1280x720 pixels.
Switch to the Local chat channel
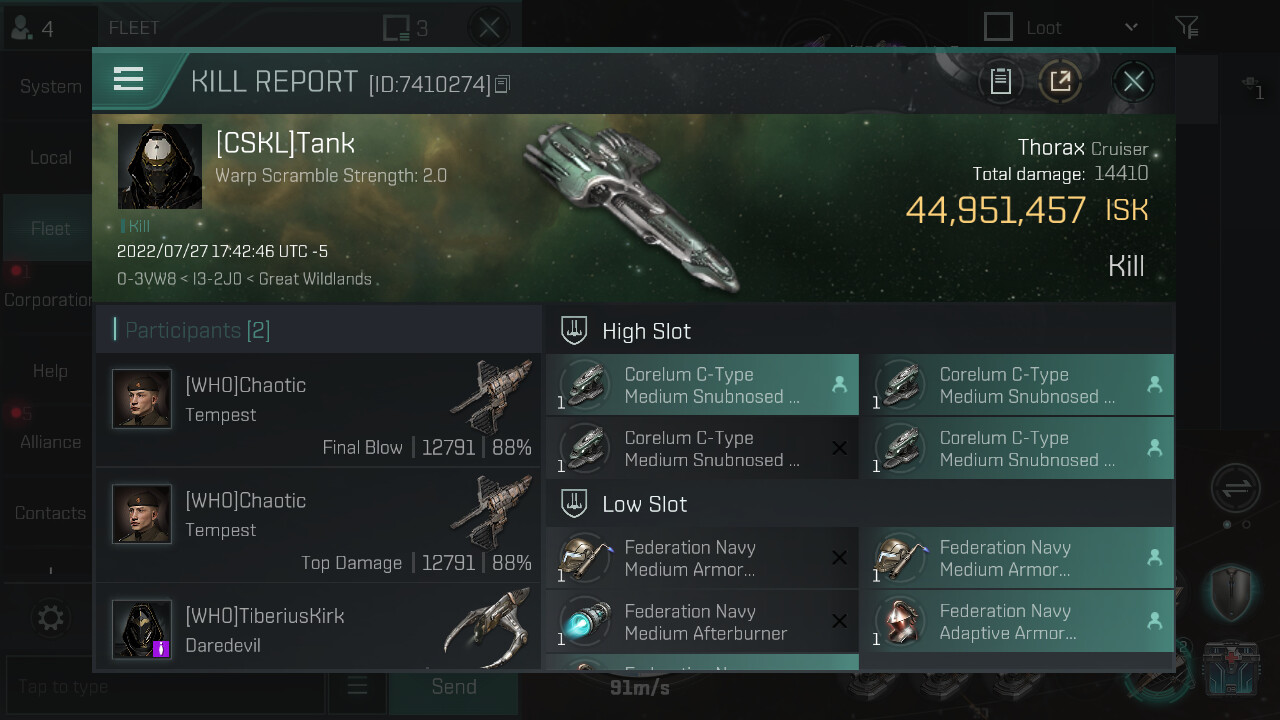[50, 158]
